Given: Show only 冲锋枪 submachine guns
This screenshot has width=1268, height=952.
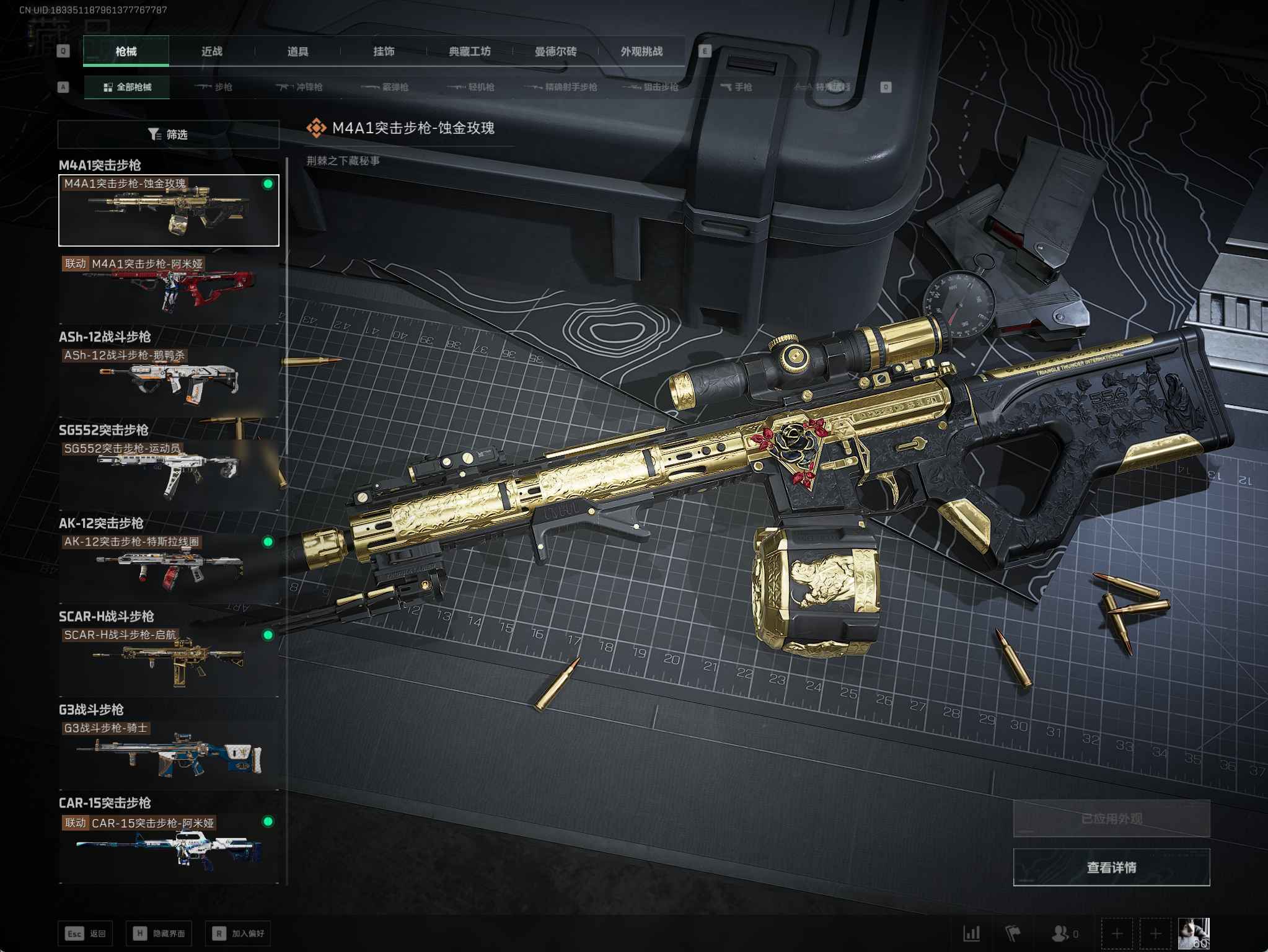Looking at the screenshot, I should click(300, 87).
